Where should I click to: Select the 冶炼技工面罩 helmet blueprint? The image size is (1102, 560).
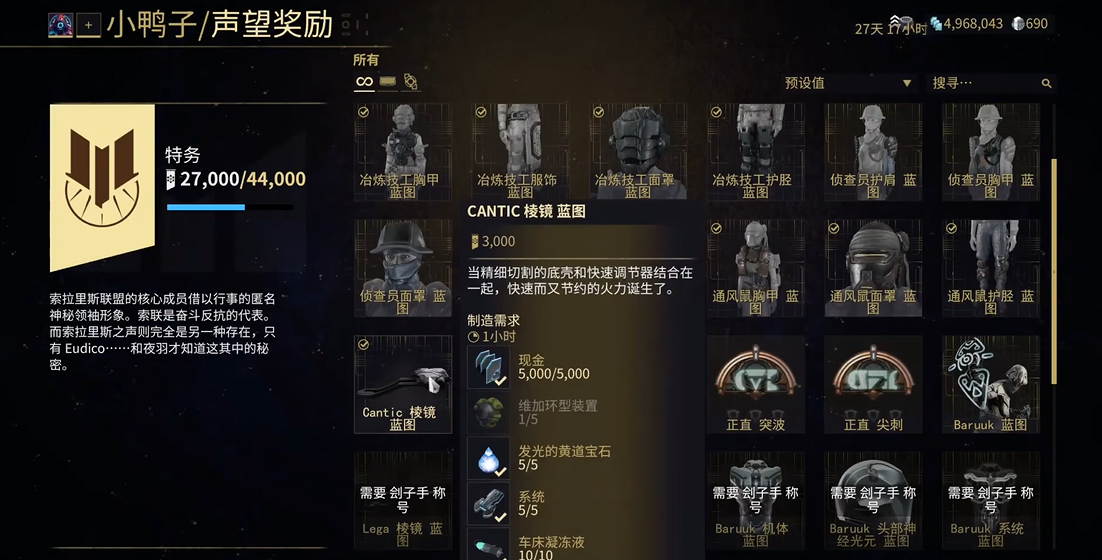click(x=637, y=150)
